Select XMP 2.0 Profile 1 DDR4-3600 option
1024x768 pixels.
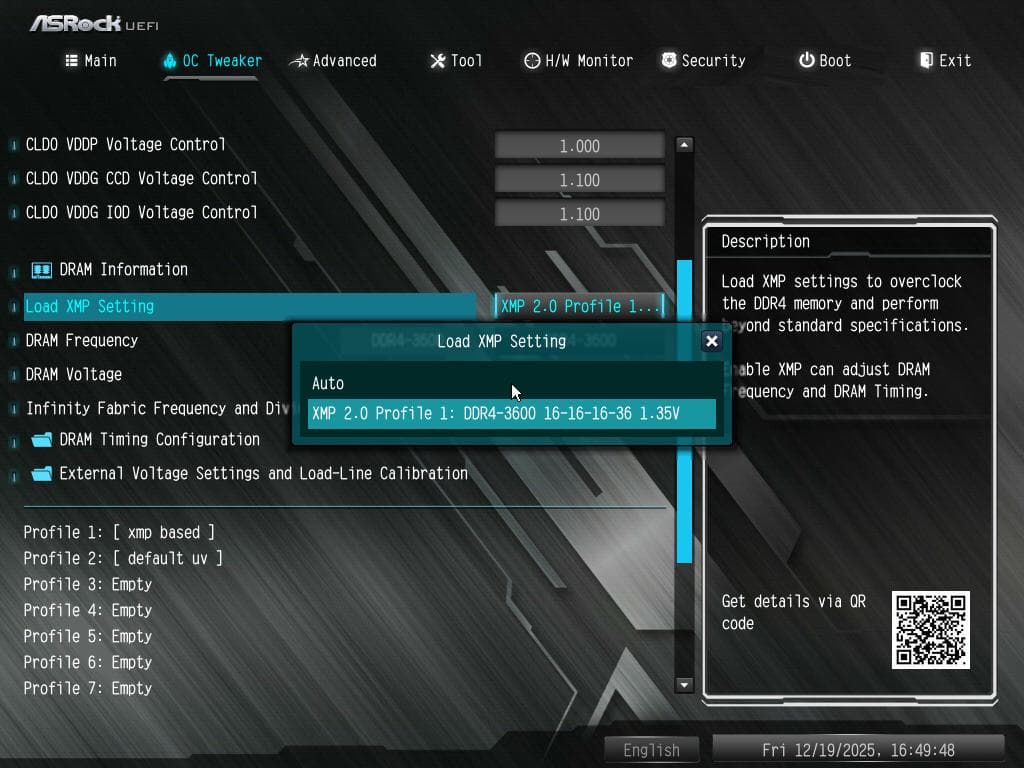(x=510, y=413)
